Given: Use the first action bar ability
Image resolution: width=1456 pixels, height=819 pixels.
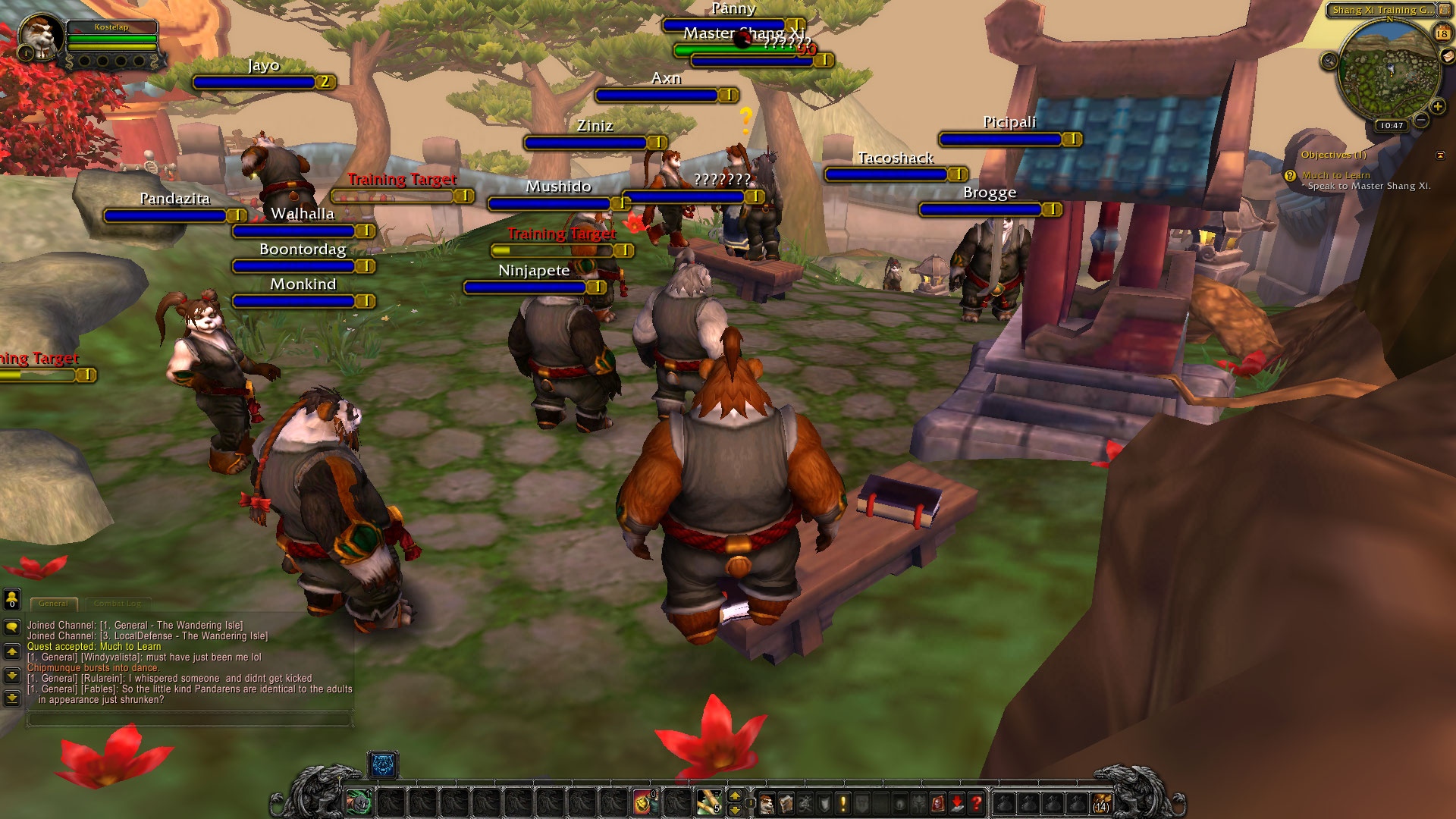Looking at the screenshot, I should pos(359,802).
